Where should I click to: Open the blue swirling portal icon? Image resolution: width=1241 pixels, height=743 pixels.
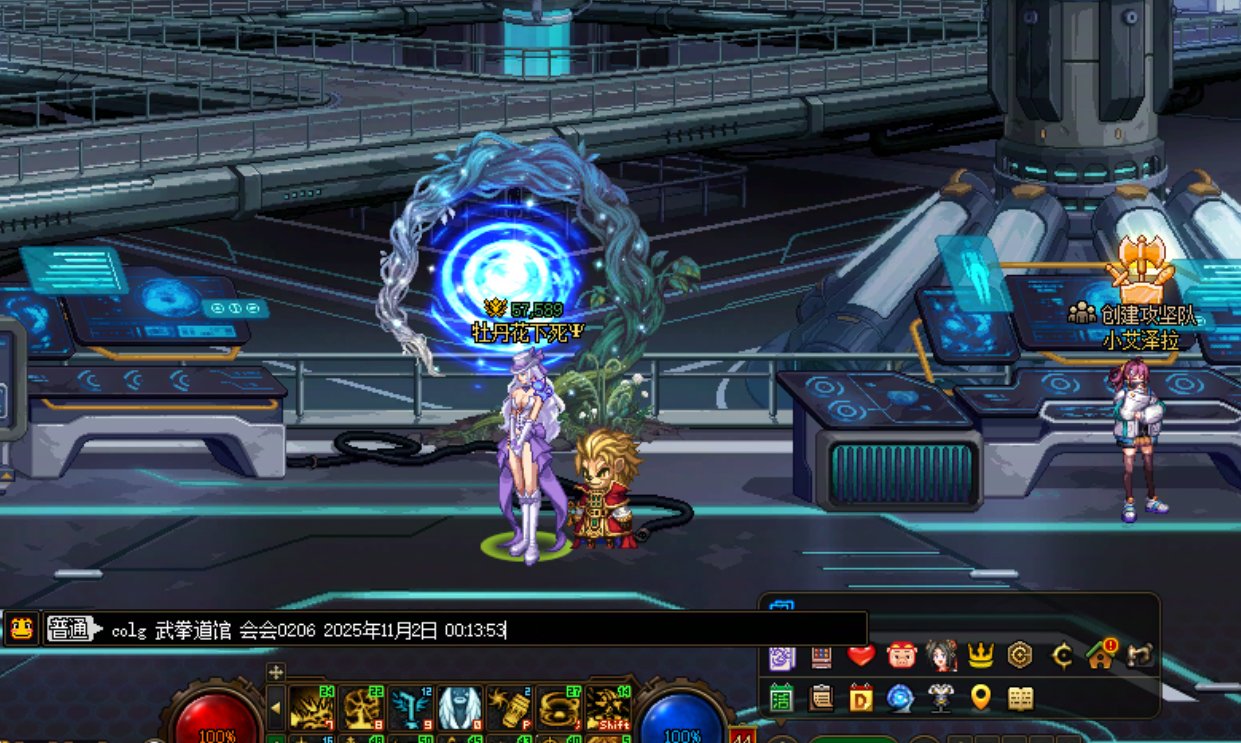(901, 698)
